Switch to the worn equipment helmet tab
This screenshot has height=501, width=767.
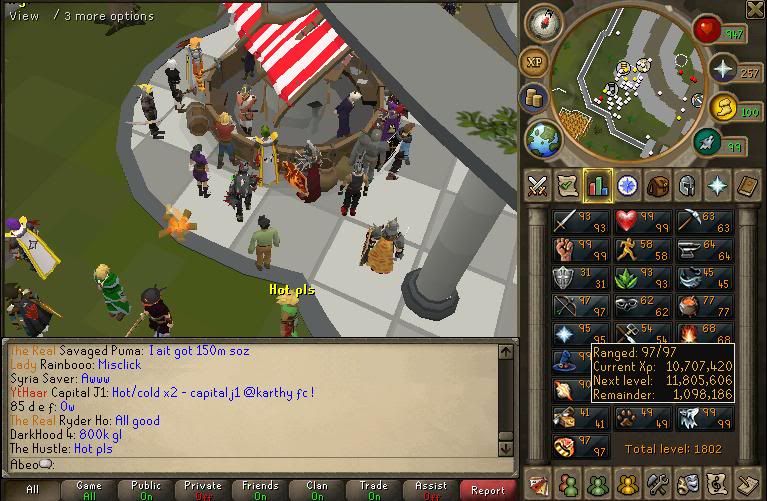687,185
